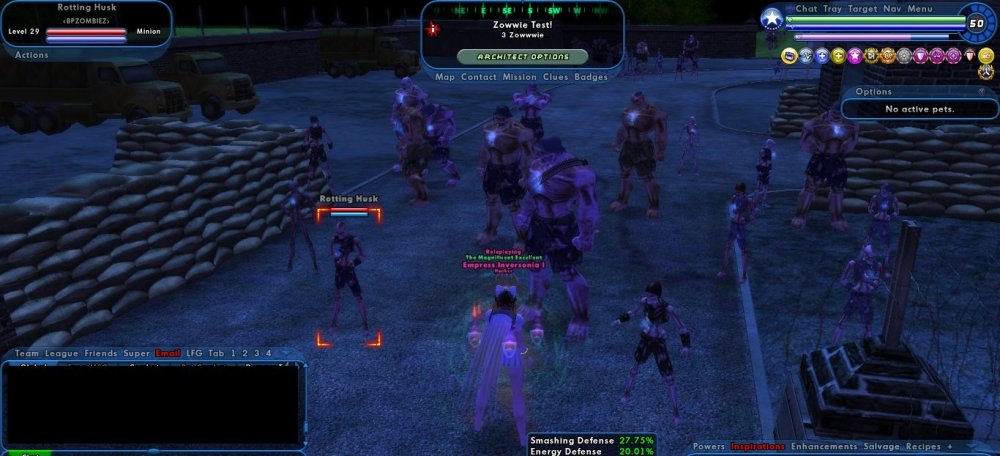Open the Team window
This screenshot has width=1000, height=456.
pos(27,353)
